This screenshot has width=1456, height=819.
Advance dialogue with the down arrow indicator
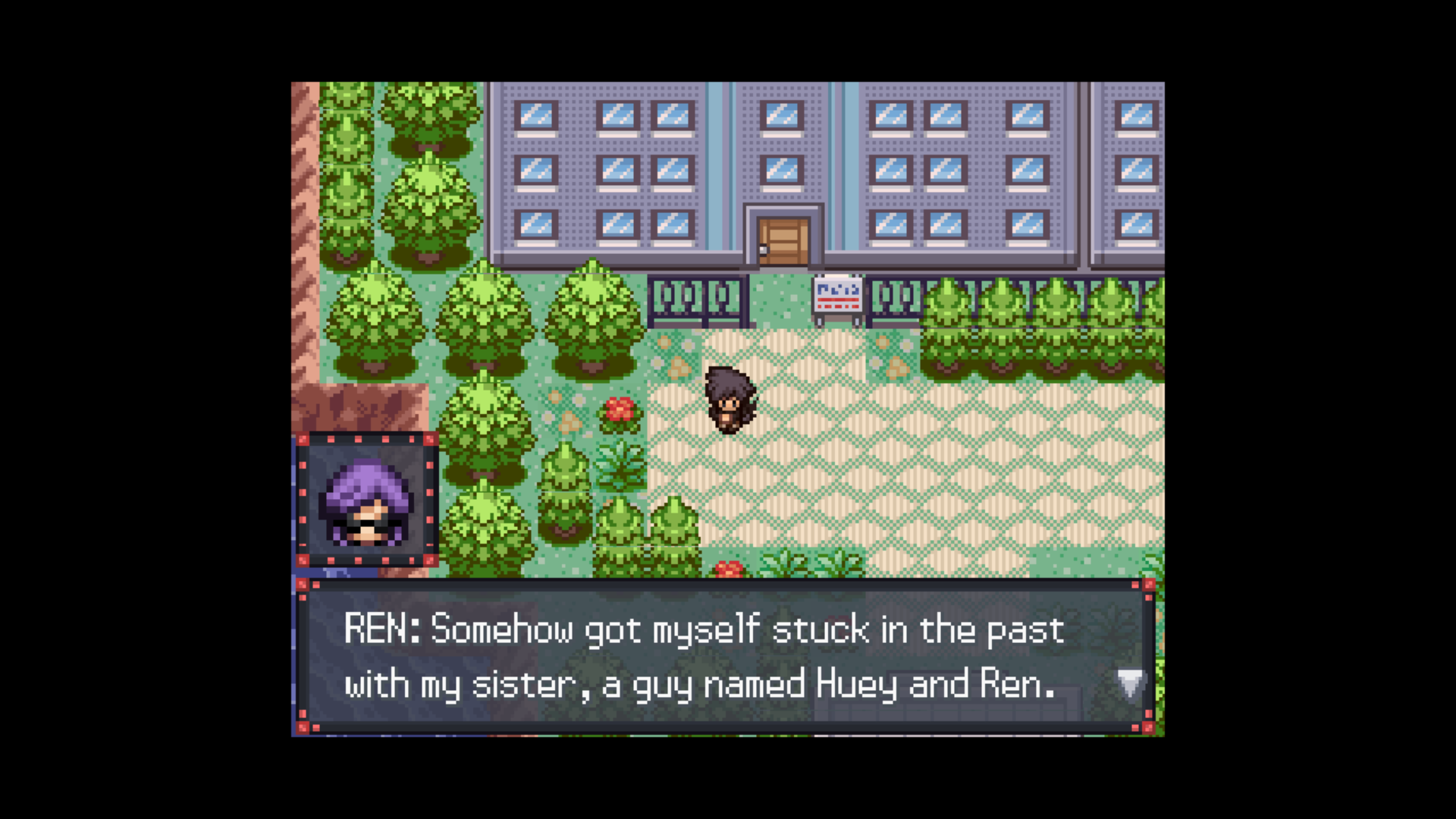point(1129,682)
